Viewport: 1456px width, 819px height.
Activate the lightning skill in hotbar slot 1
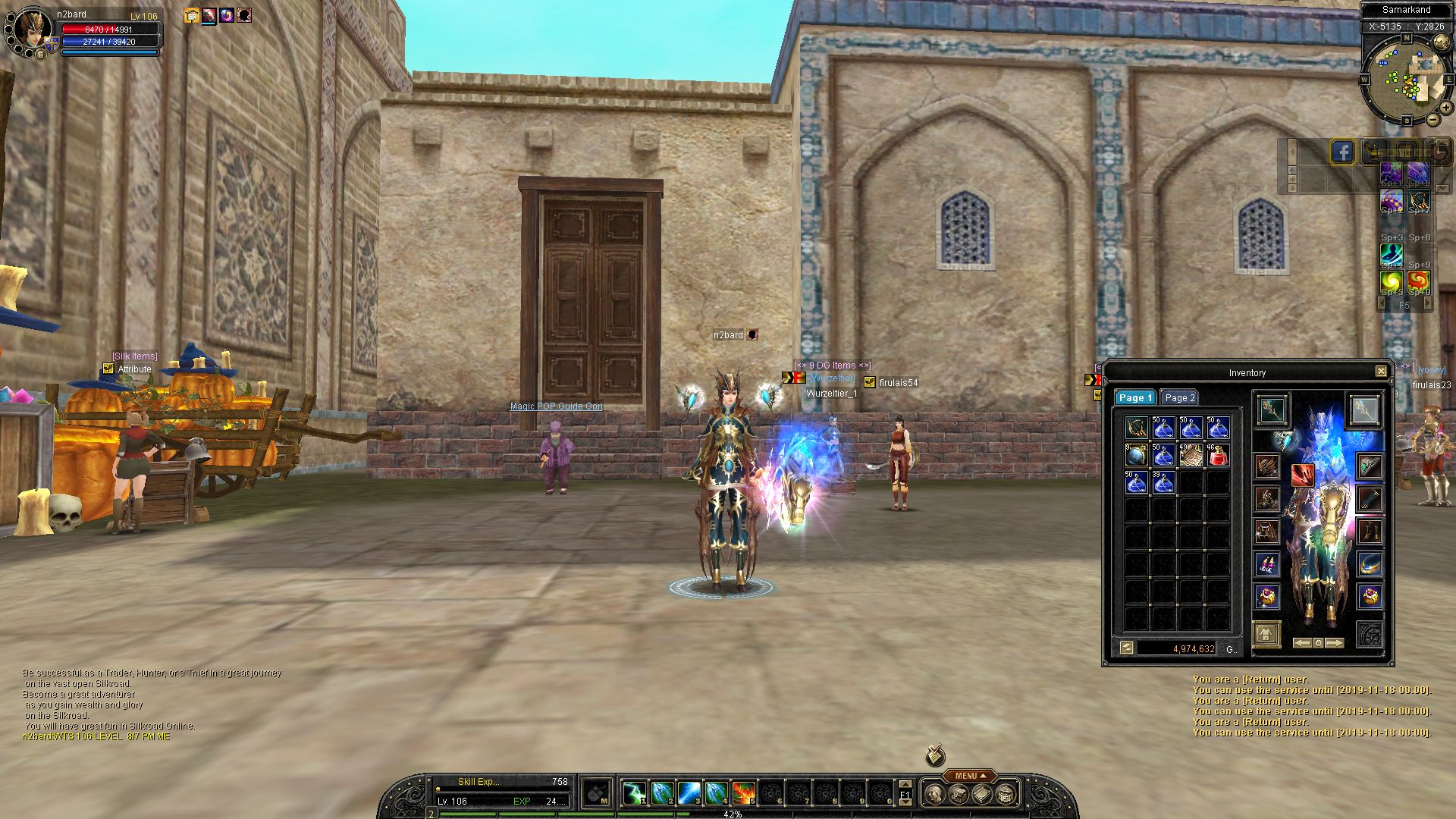(634, 793)
